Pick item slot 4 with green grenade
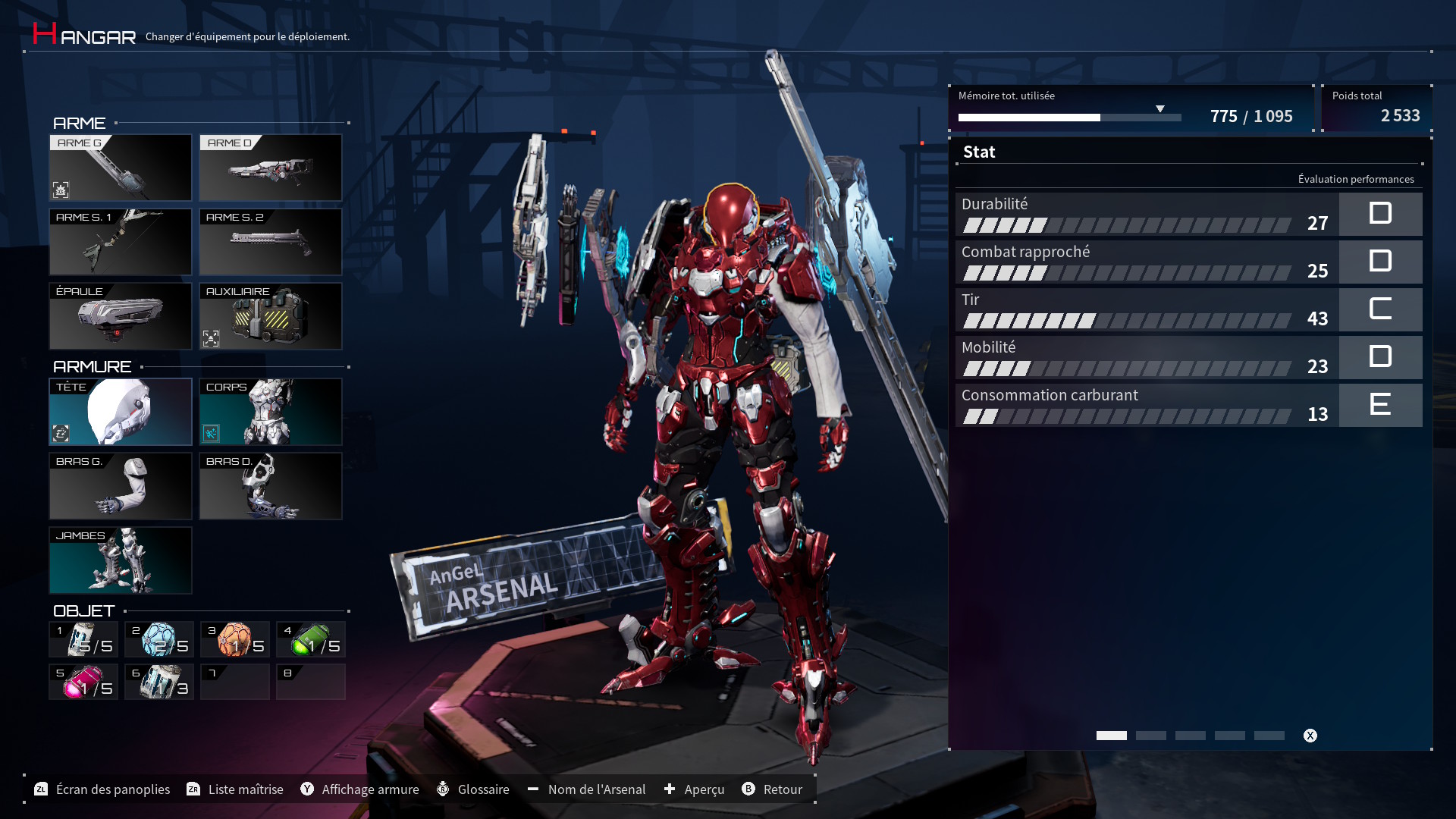 pos(311,639)
